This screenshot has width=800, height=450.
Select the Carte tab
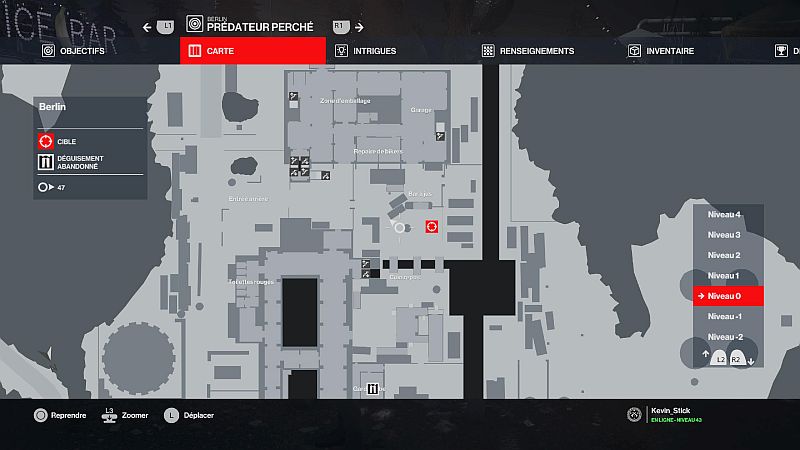pyautogui.click(x=252, y=50)
